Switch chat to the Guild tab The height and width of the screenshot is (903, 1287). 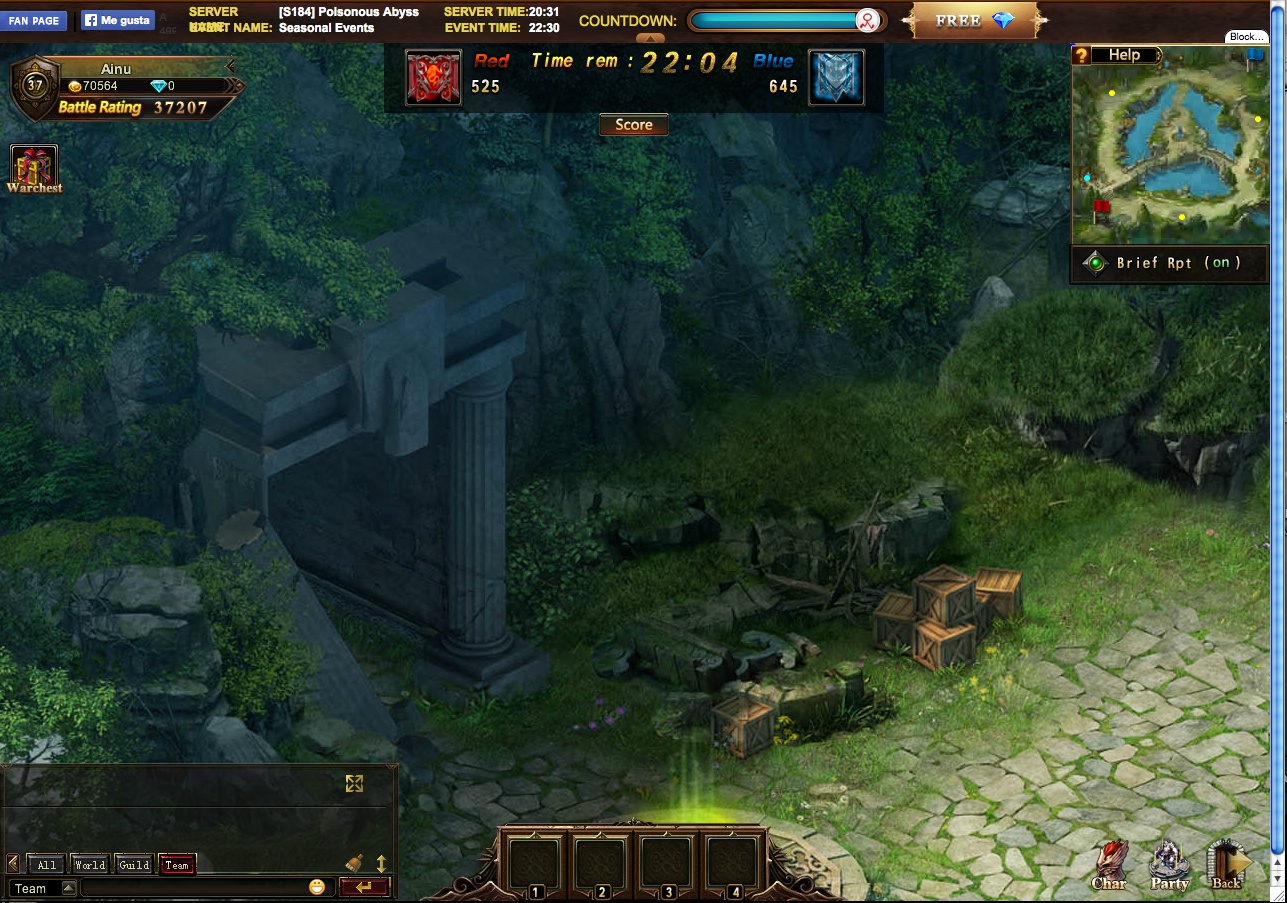(134, 865)
